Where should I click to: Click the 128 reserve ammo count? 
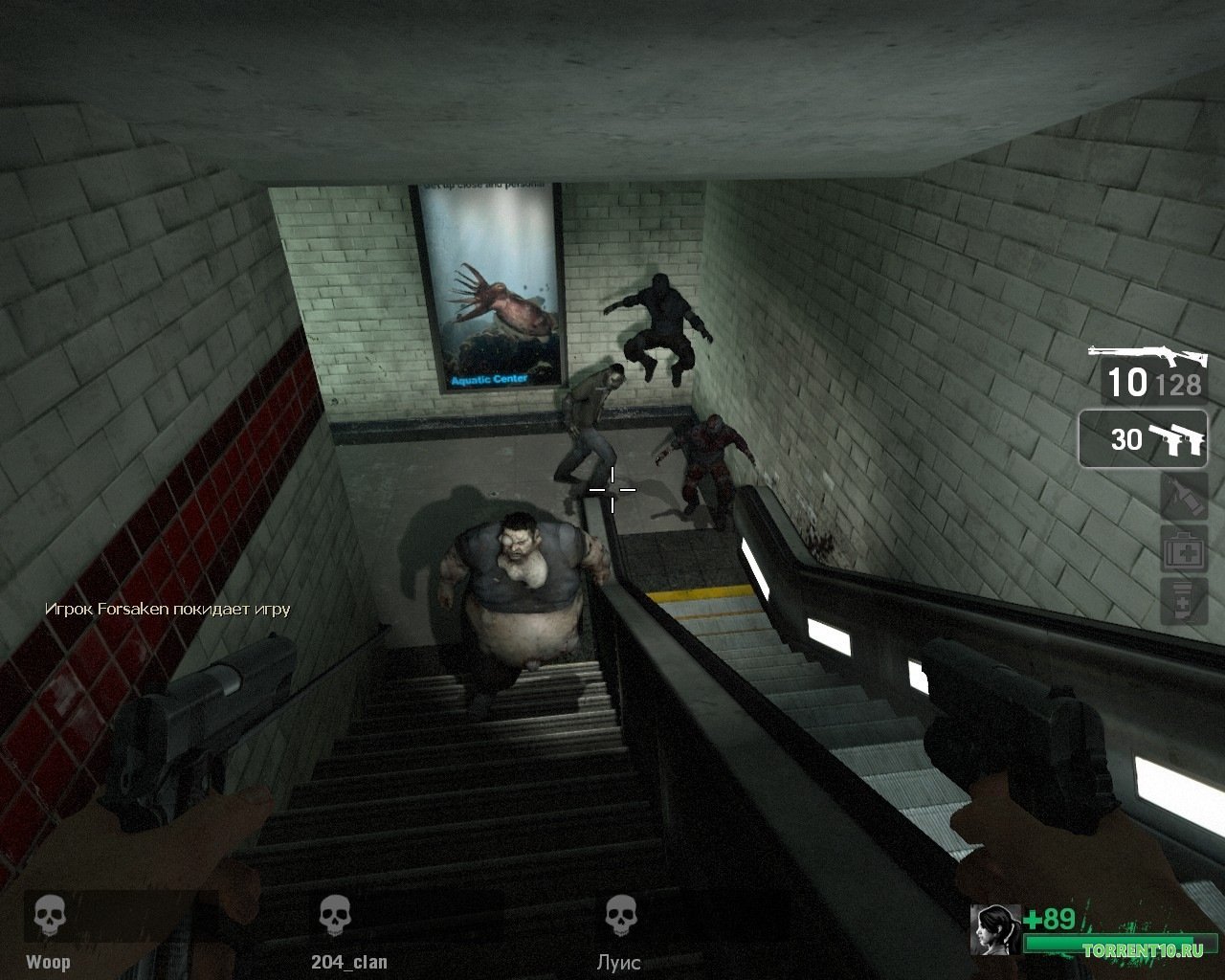[1178, 387]
